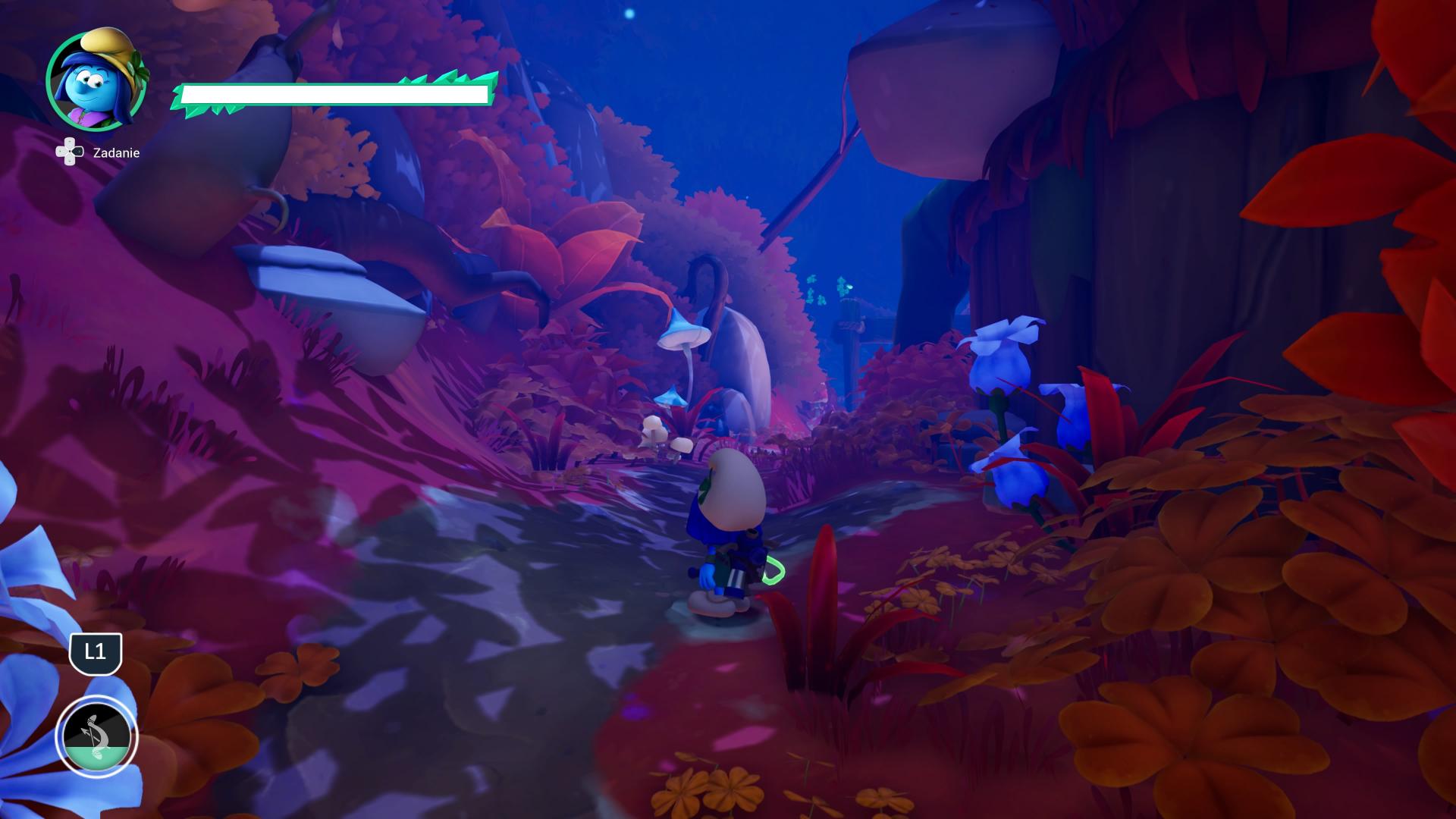Click the Smurf character portrait
The image size is (1456, 819).
(96, 80)
